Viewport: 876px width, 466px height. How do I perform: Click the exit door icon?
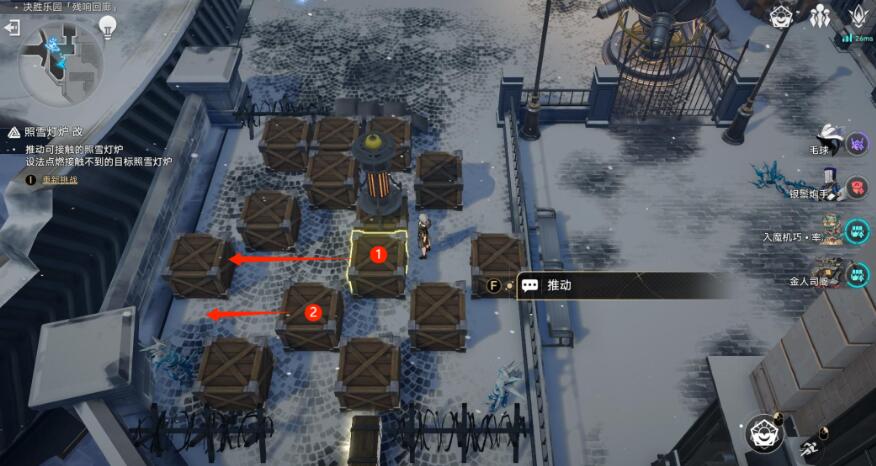(12, 28)
